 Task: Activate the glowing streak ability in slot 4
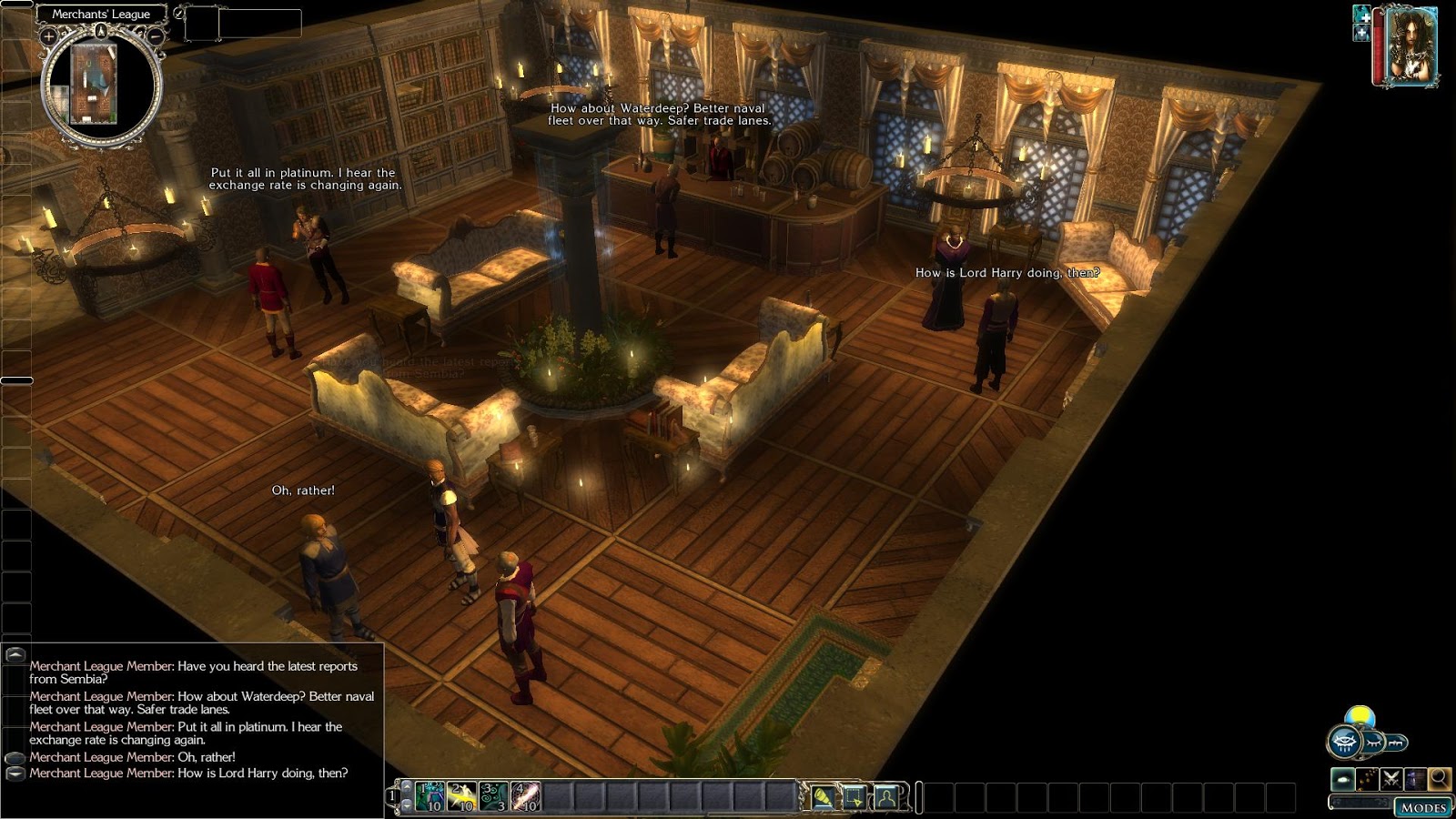[525, 796]
